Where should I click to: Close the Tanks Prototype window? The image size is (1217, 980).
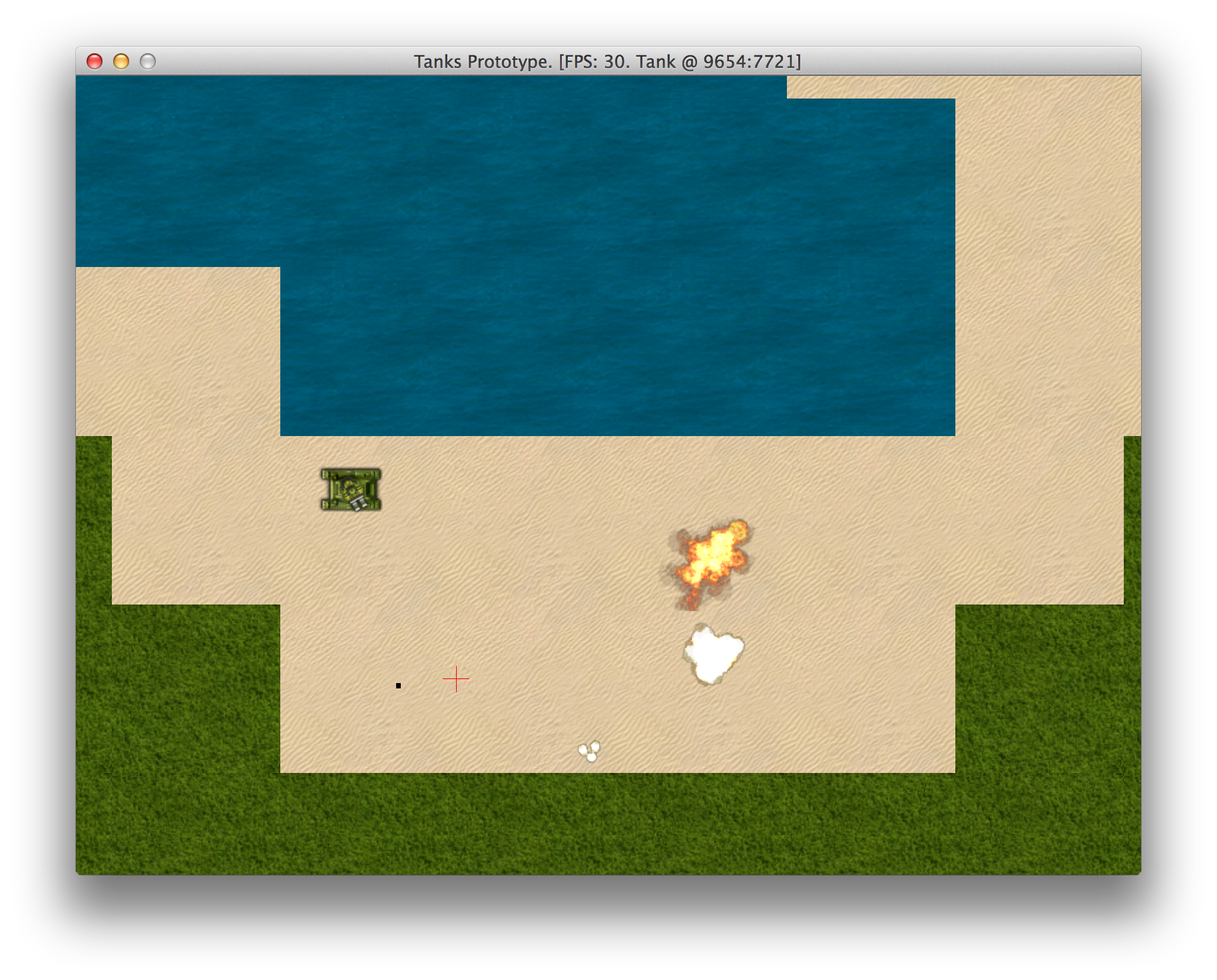pos(95,61)
